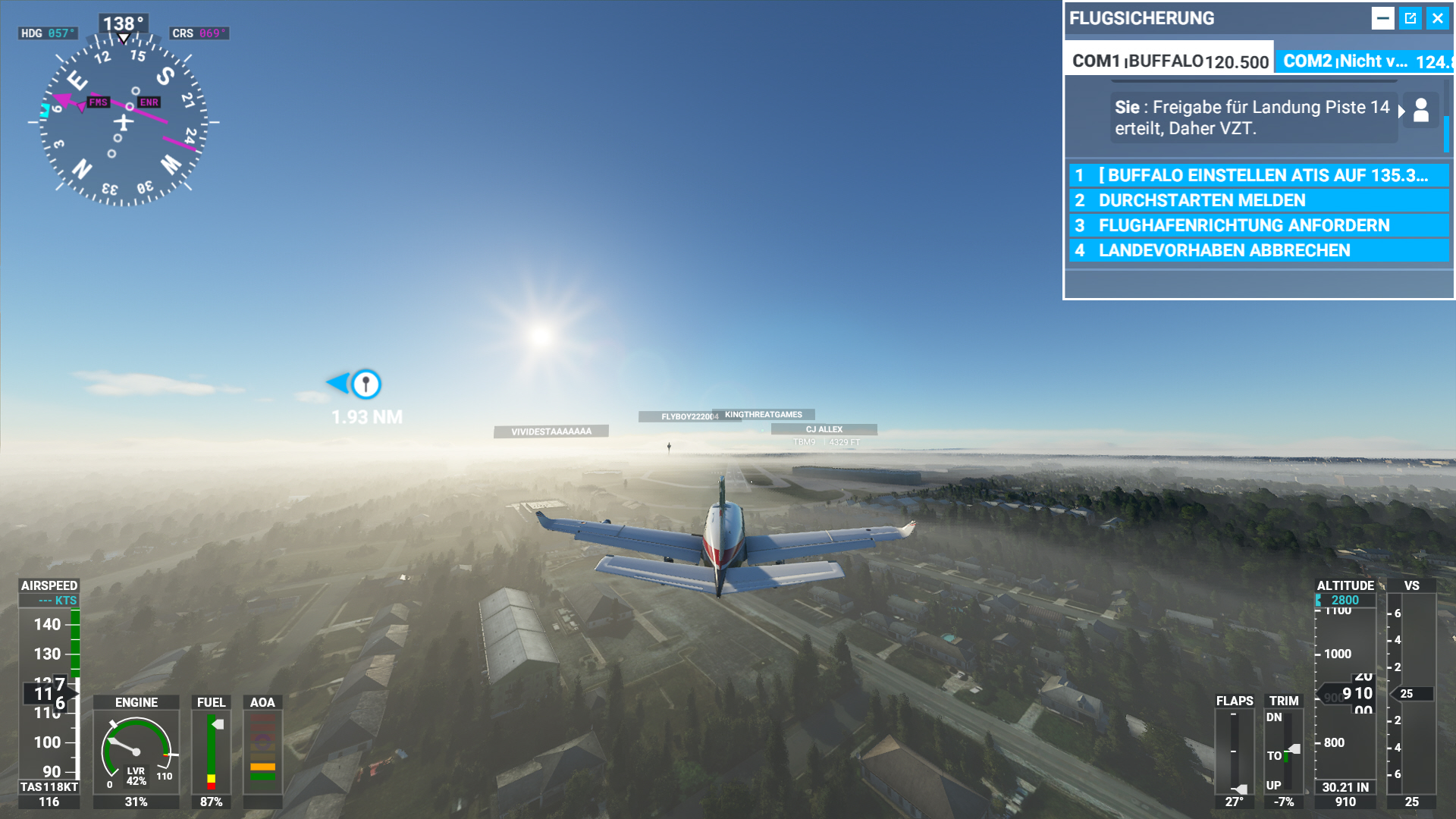The width and height of the screenshot is (1456, 819).
Task: Click the waypoint marker showing 1.93 NM
Action: point(367,385)
